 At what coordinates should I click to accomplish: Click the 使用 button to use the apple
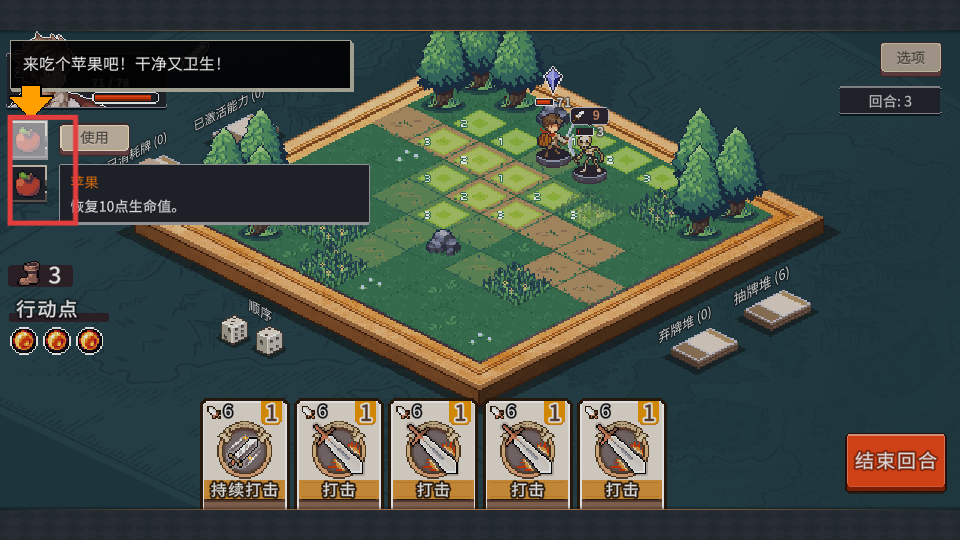95,138
